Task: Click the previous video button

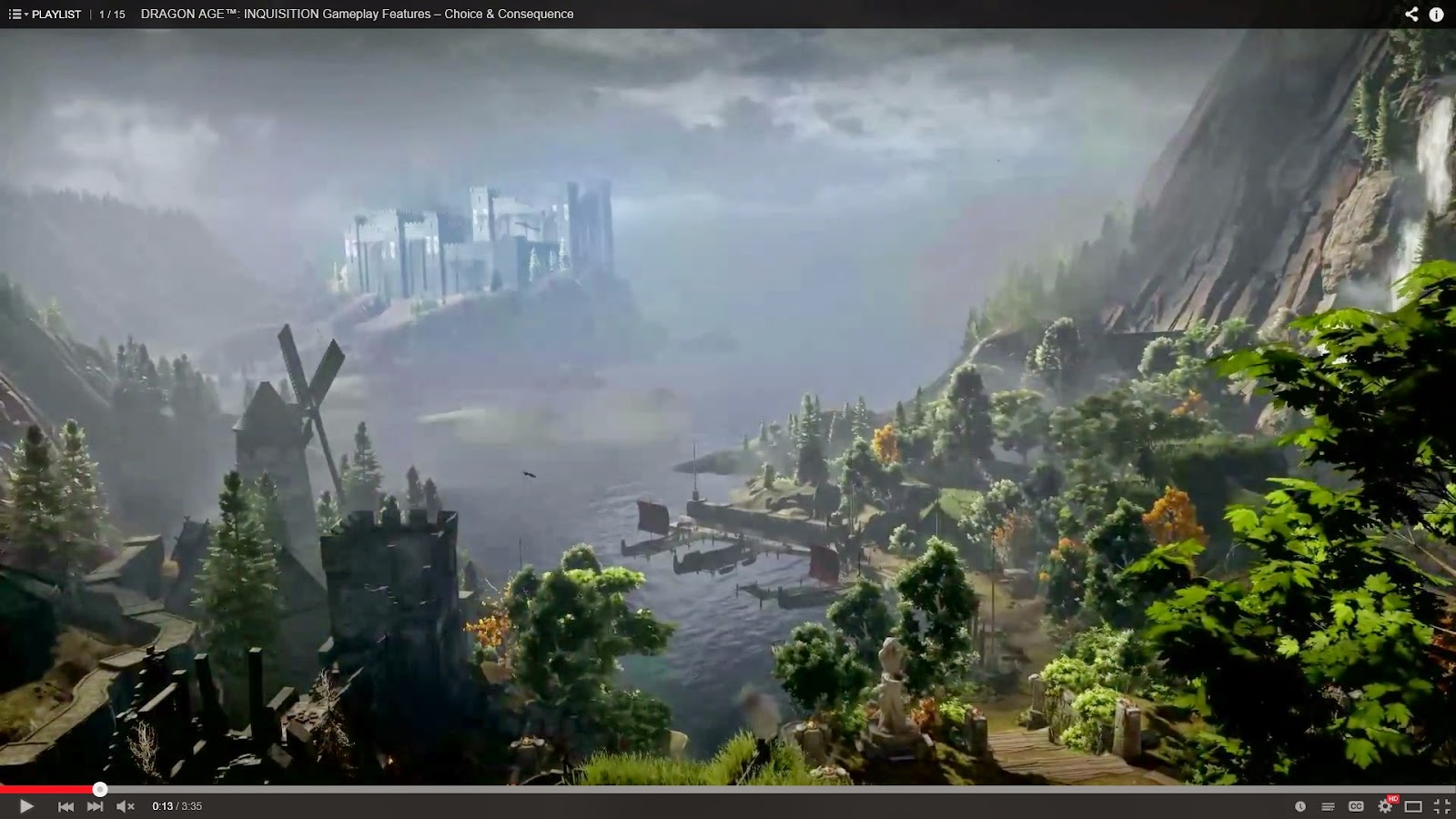Action: coord(66,805)
